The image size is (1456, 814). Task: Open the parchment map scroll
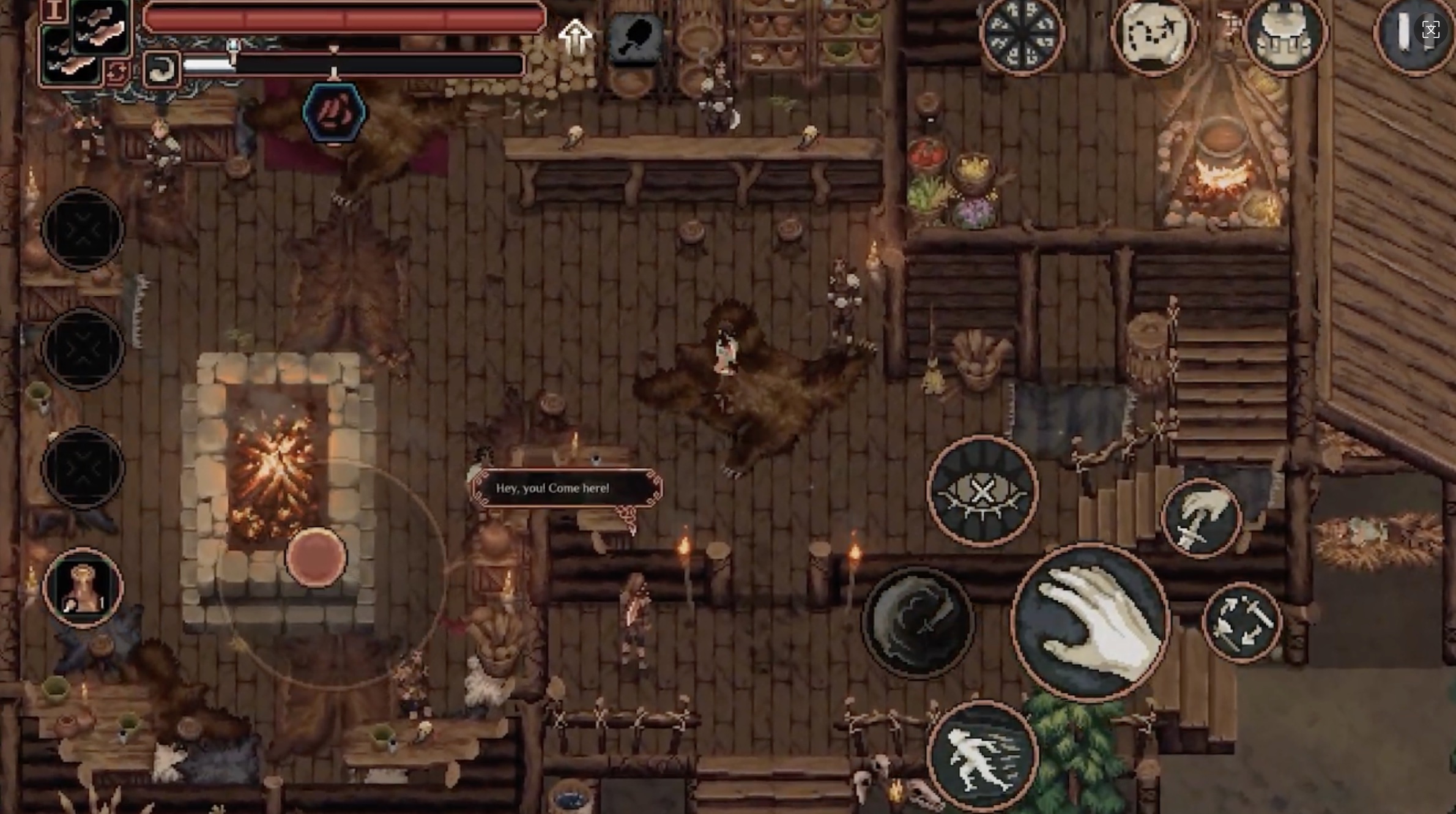click(x=1153, y=34)
